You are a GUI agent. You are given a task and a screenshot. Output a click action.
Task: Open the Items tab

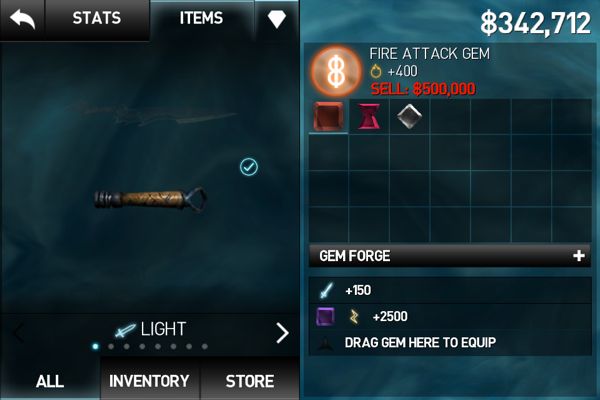click(201, 19)
